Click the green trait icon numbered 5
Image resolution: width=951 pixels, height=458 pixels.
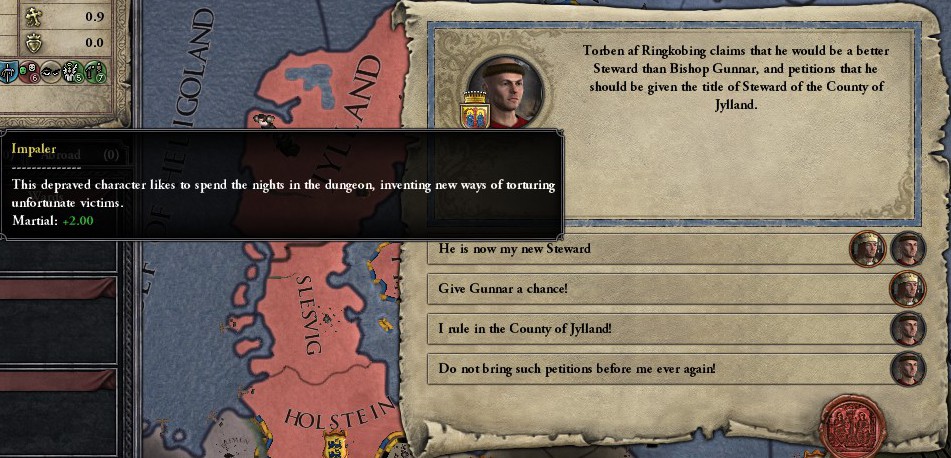click(73, 72)
